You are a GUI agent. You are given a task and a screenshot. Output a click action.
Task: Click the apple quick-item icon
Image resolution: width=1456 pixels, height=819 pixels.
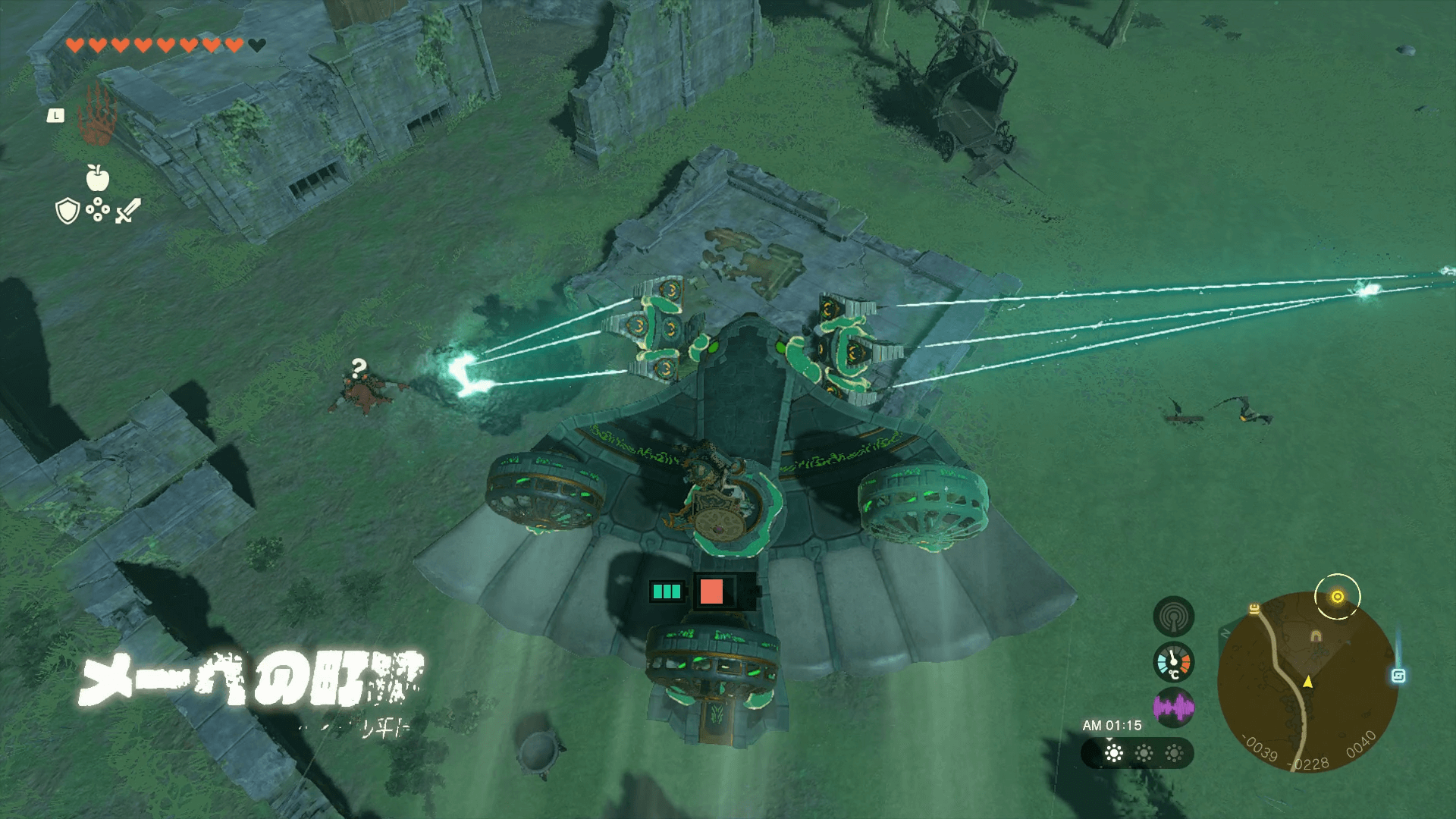point(98,178)
